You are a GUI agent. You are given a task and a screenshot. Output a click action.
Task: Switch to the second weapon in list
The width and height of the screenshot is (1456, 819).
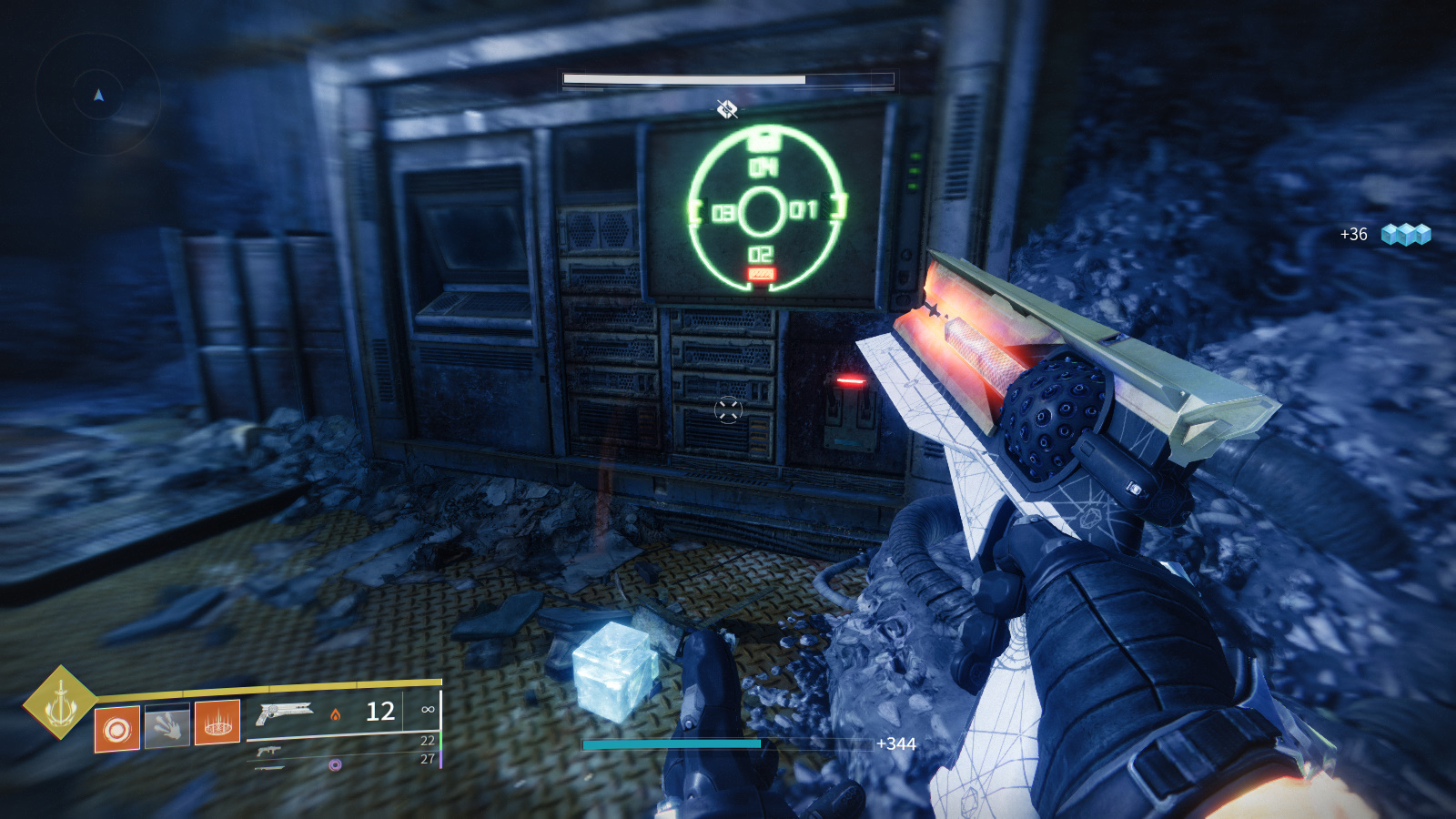coord(268,751)
